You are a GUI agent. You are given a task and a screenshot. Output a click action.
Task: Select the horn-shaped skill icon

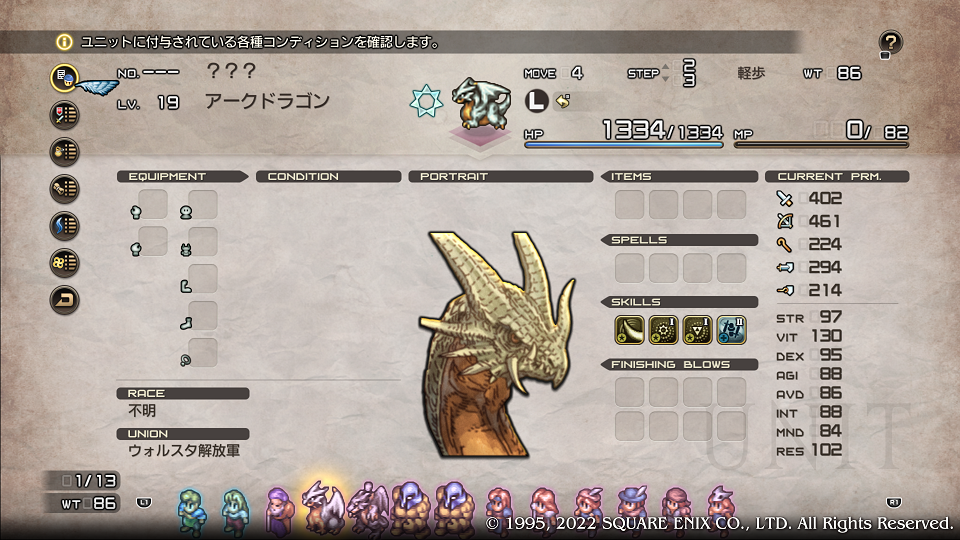[x=629, y=330]
